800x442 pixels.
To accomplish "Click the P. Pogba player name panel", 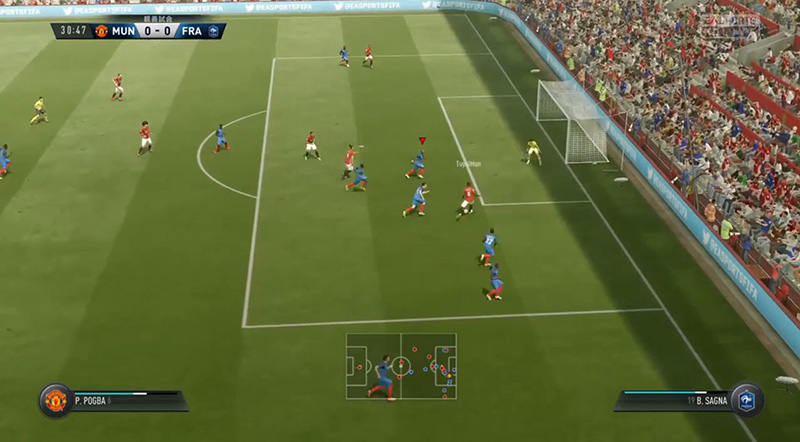I will point(125,400).
